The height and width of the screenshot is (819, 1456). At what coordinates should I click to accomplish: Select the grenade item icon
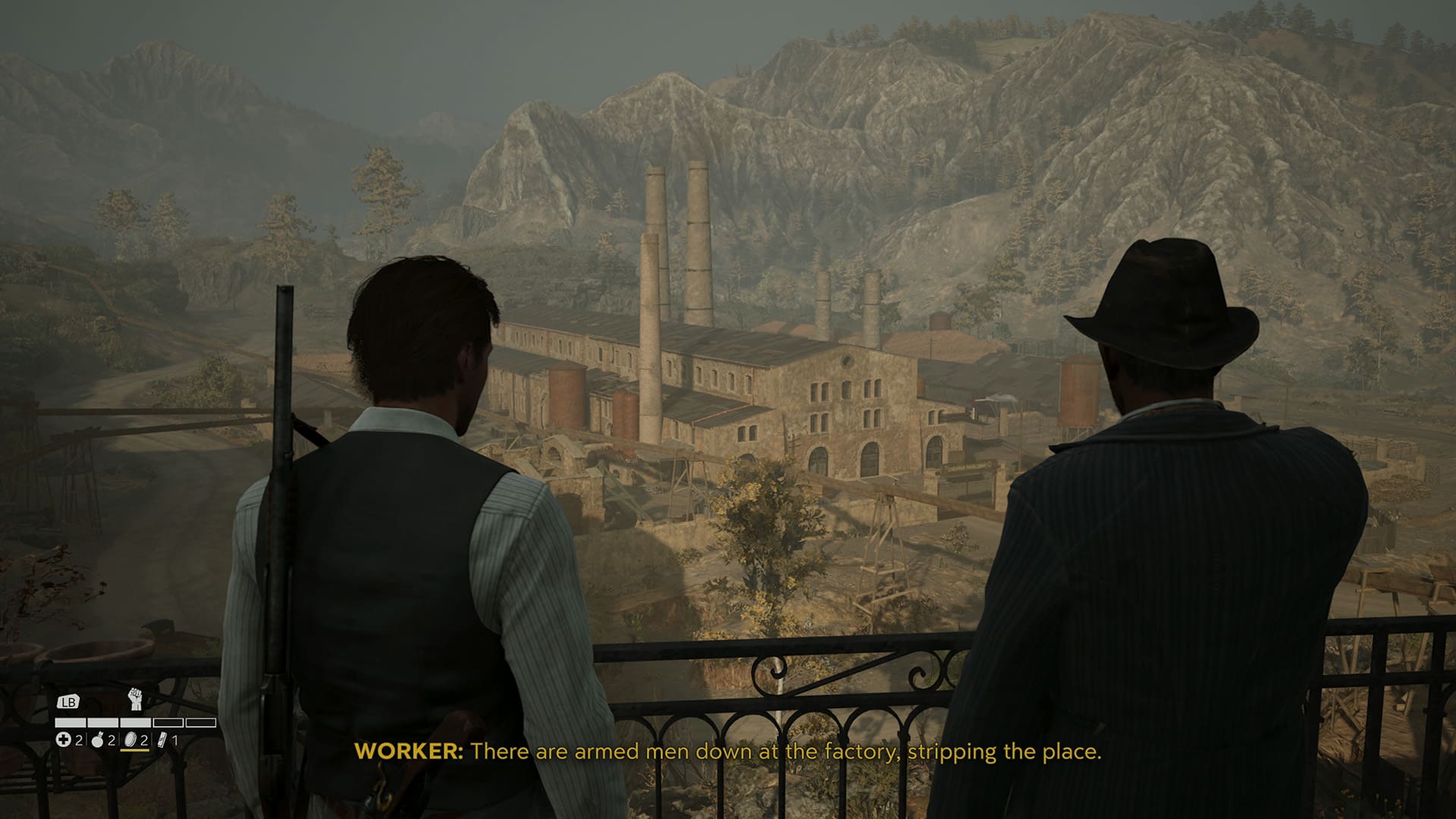coord(97,739)
